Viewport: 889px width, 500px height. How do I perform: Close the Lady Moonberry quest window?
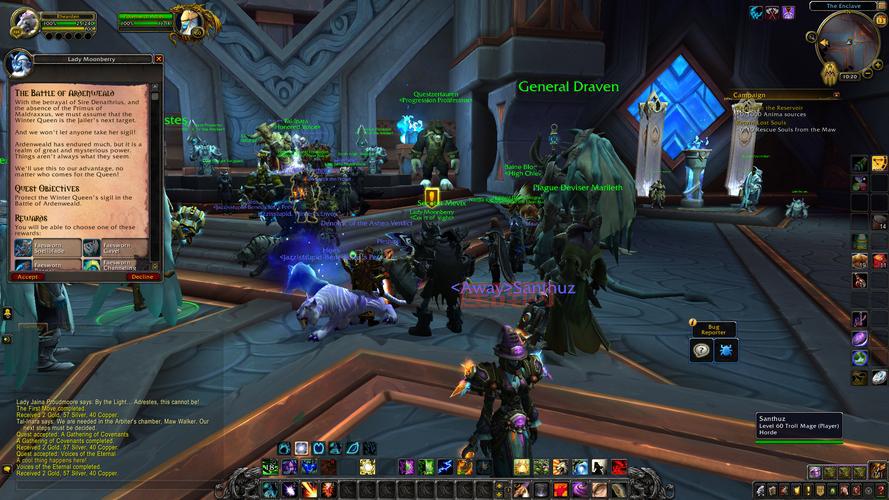click(x=158, y=60)
